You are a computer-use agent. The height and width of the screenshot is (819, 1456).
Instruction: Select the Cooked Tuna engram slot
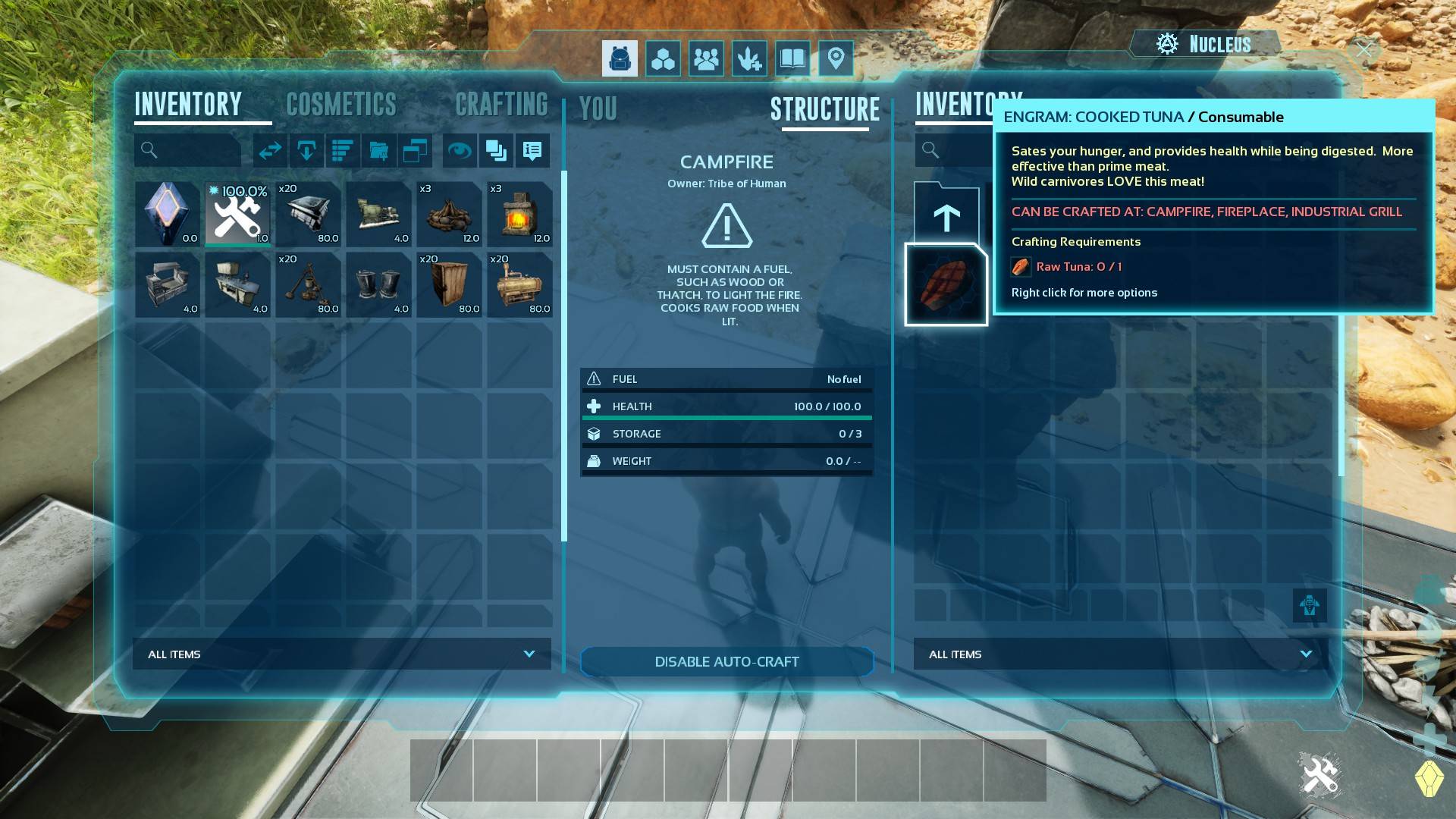tap(946, 284)
